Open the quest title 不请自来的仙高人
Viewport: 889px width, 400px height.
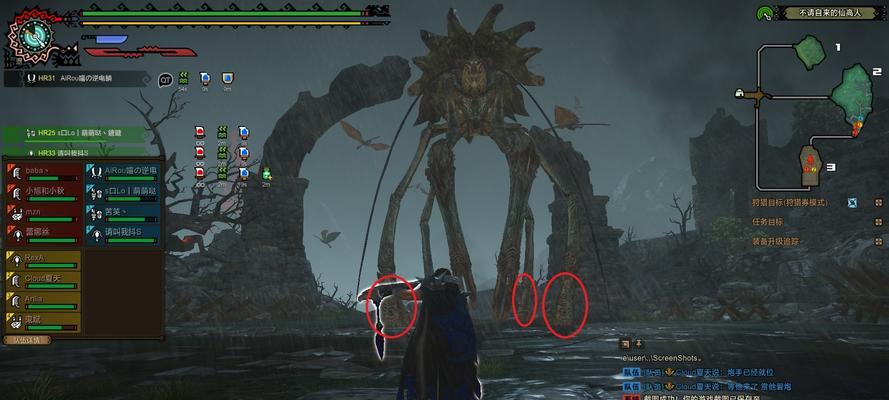(821, 13)
